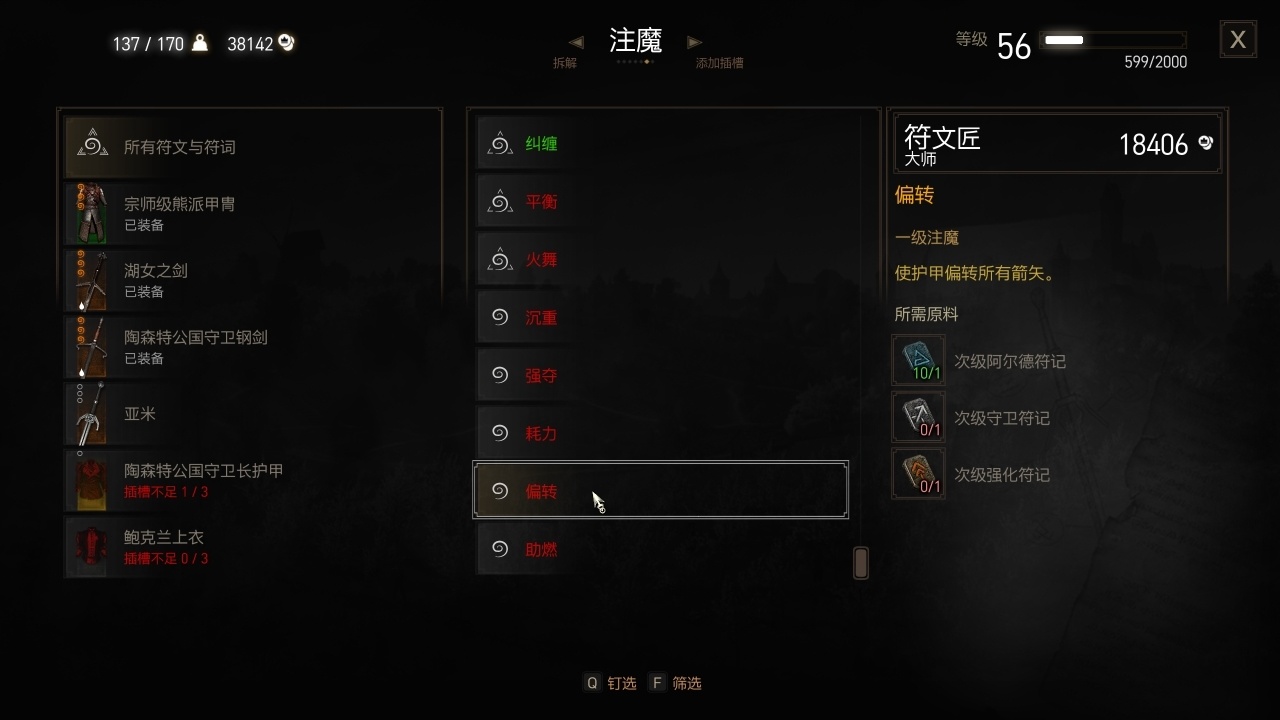The image size is (1280, 720).
Task: Click the 湖女之剑 sword thumbnail
Action: 88,280
